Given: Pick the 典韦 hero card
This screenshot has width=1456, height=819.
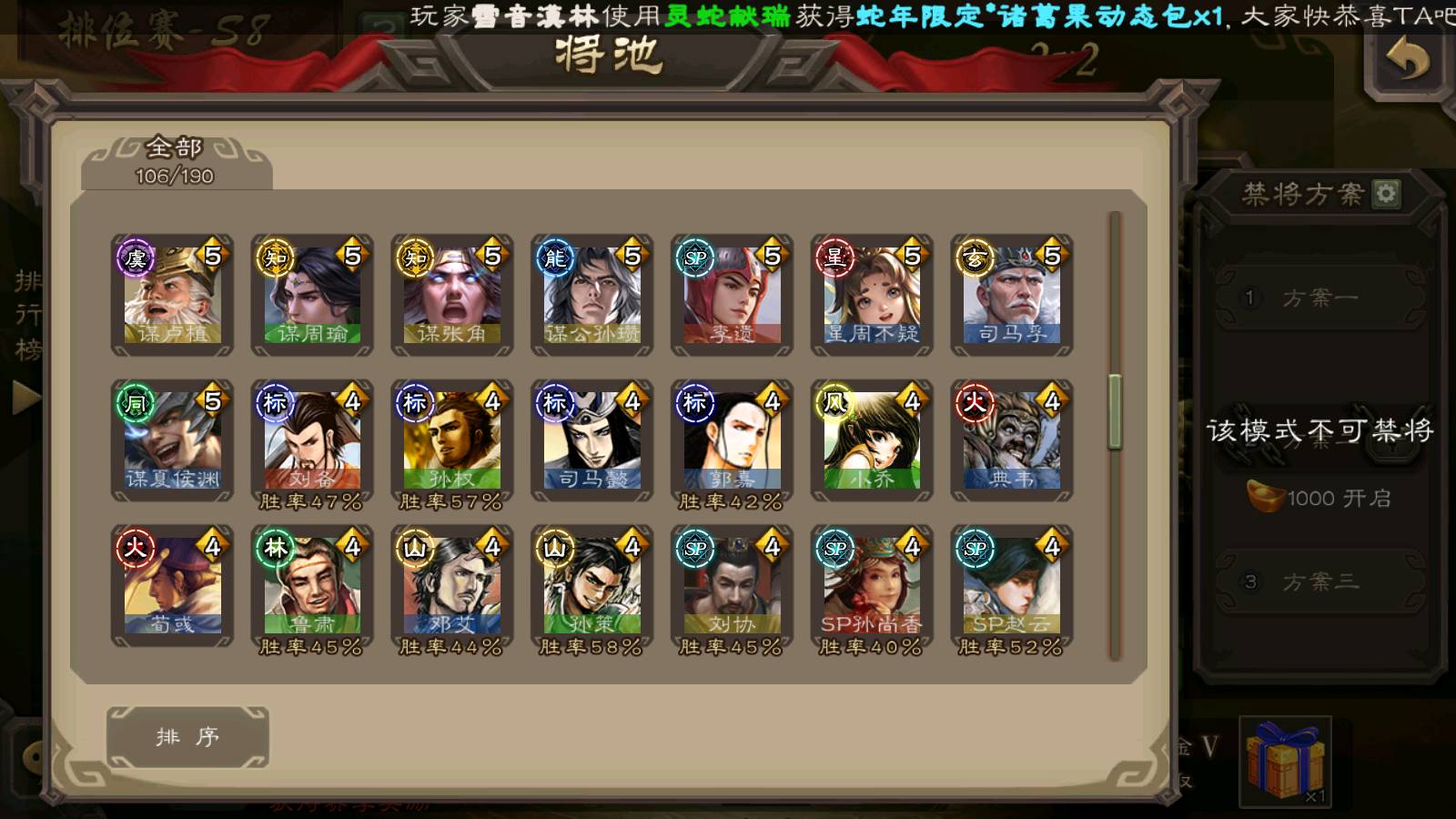Looking at the screenshot, I should (1012, 440).
